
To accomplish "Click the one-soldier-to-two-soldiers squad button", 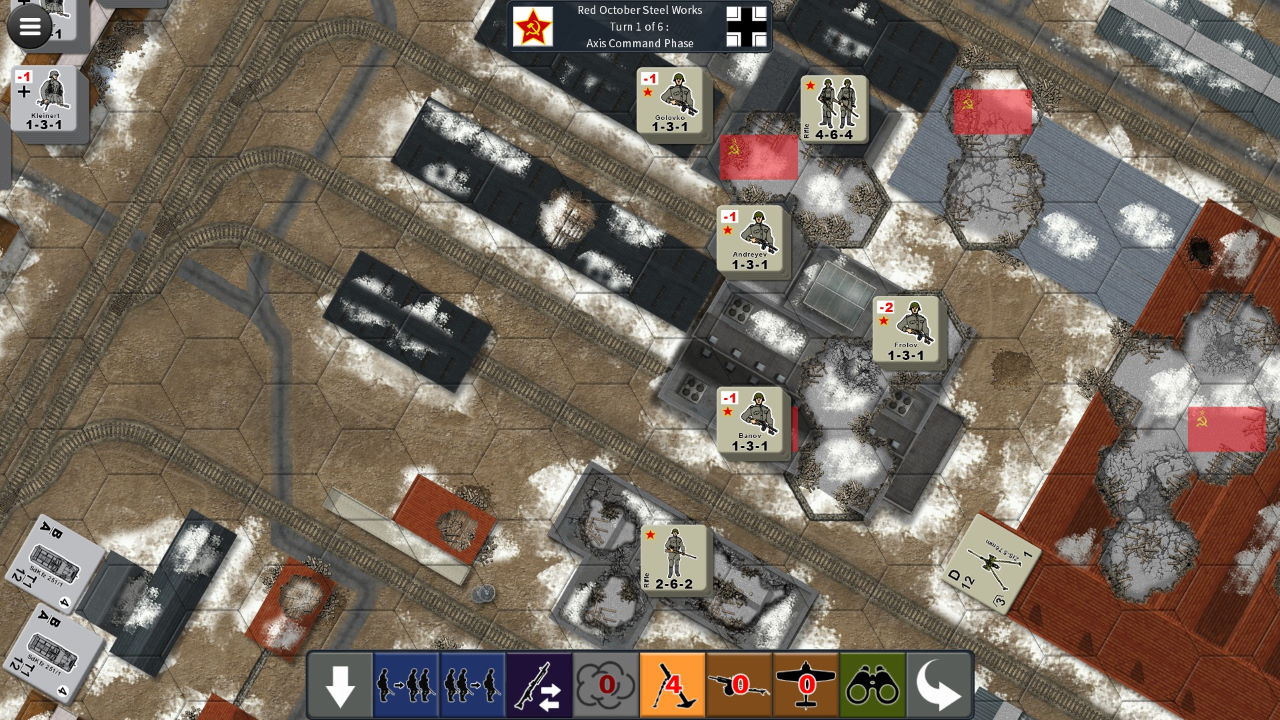I will [405, 686].
